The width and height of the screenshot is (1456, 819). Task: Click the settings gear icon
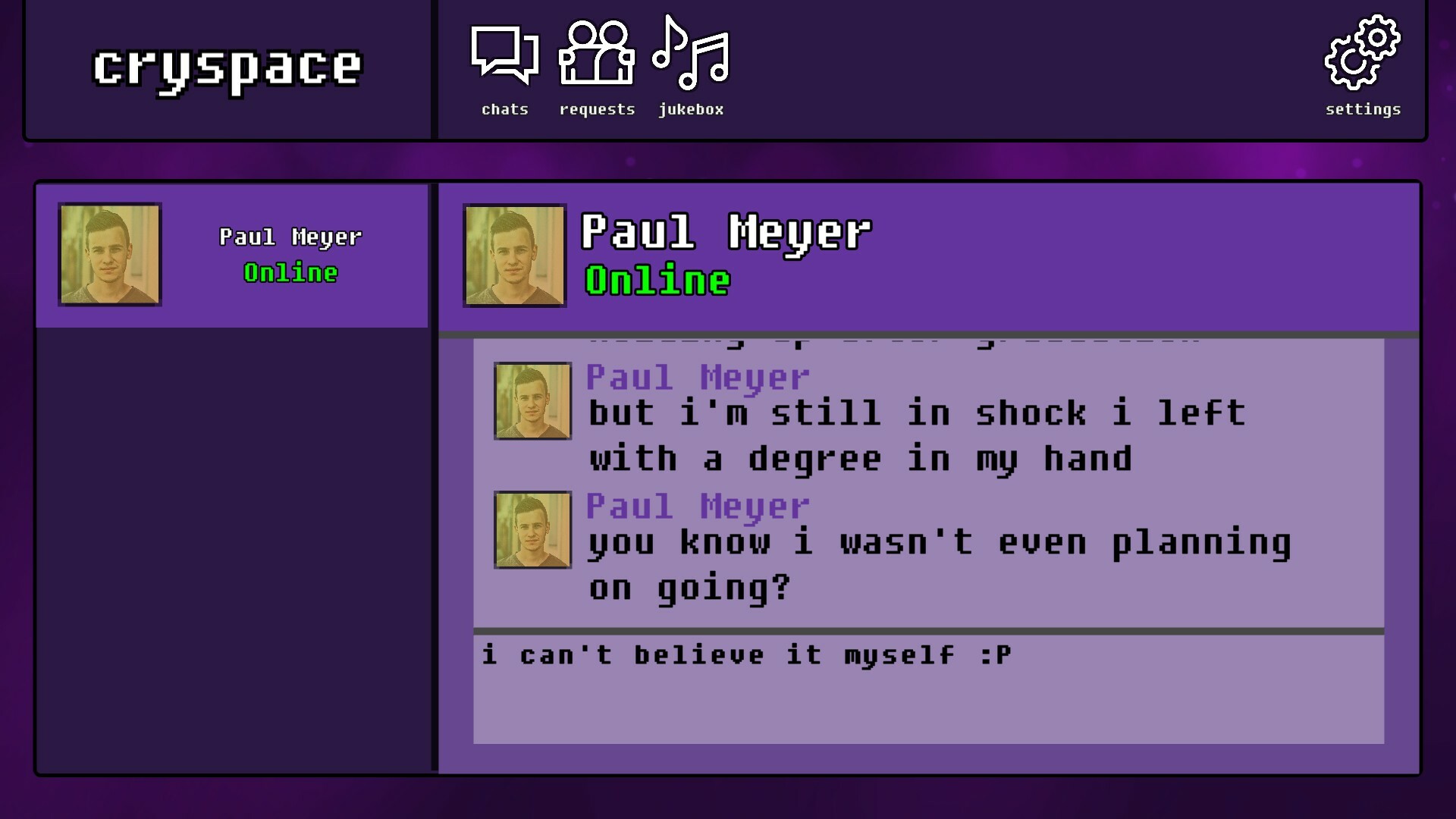[1361, 53]
